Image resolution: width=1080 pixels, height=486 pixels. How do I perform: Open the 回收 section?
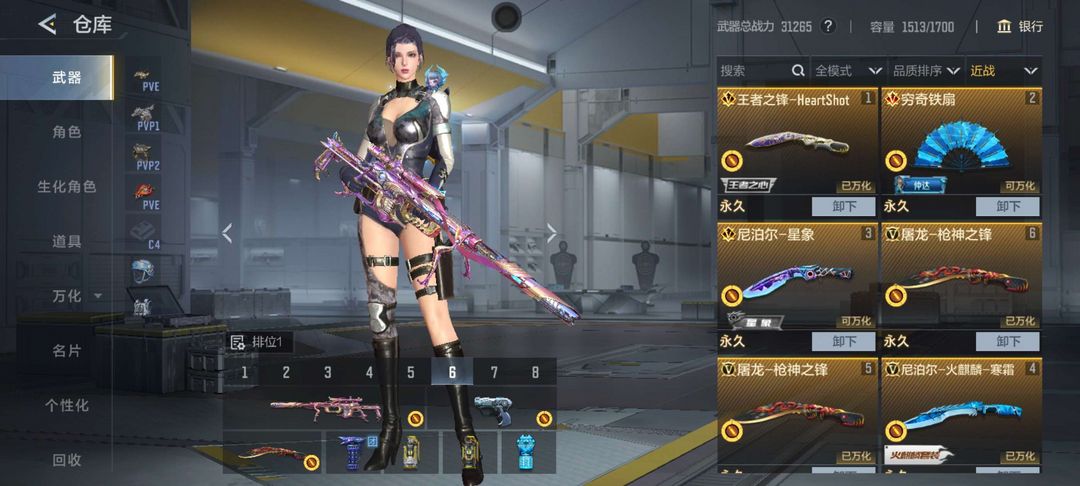[67, 460]
